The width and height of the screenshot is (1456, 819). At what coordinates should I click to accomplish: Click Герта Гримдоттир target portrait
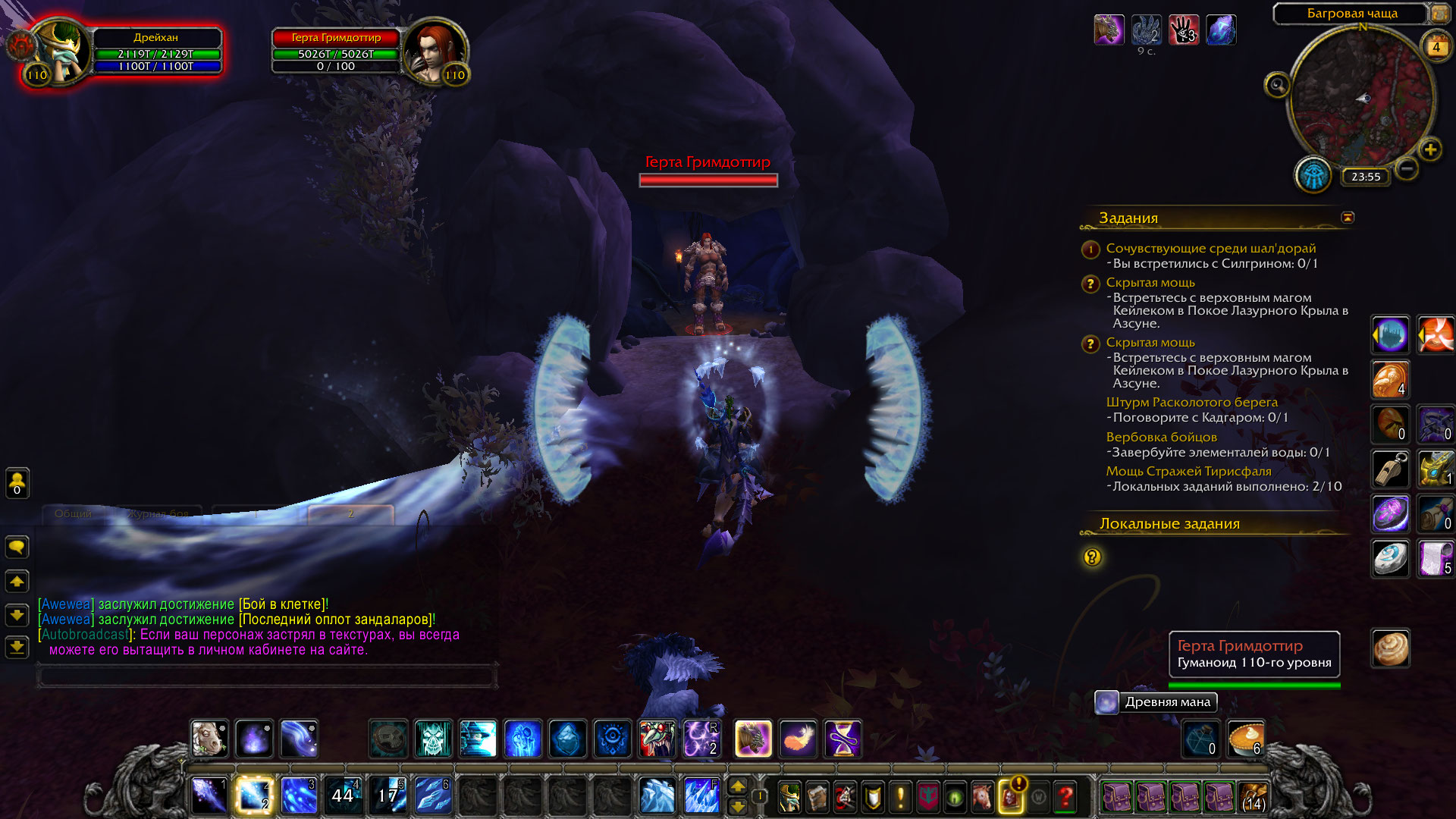pyautogui.click(x=433, y=53)
